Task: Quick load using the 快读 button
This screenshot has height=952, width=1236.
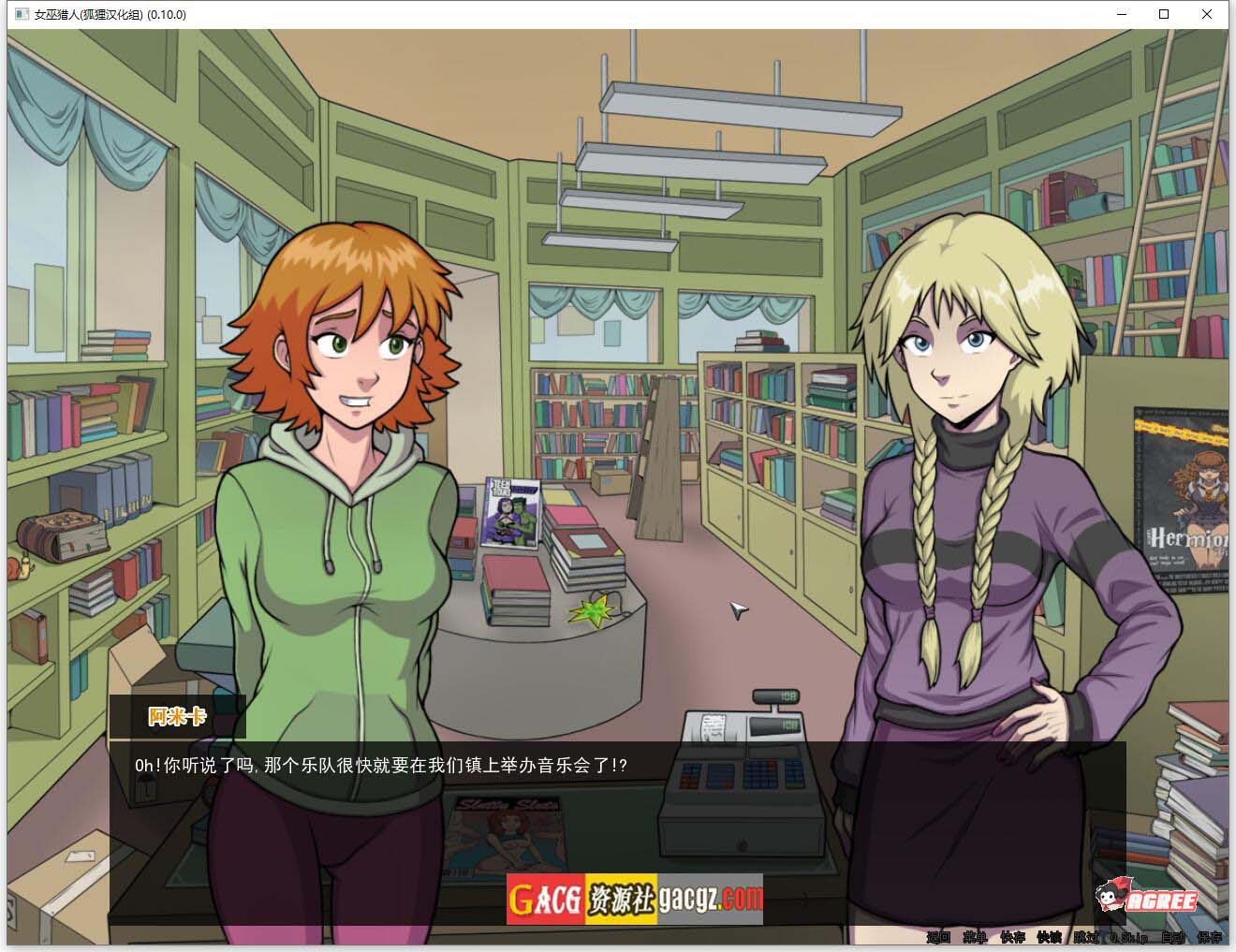Action: [x=1049, y=937]
